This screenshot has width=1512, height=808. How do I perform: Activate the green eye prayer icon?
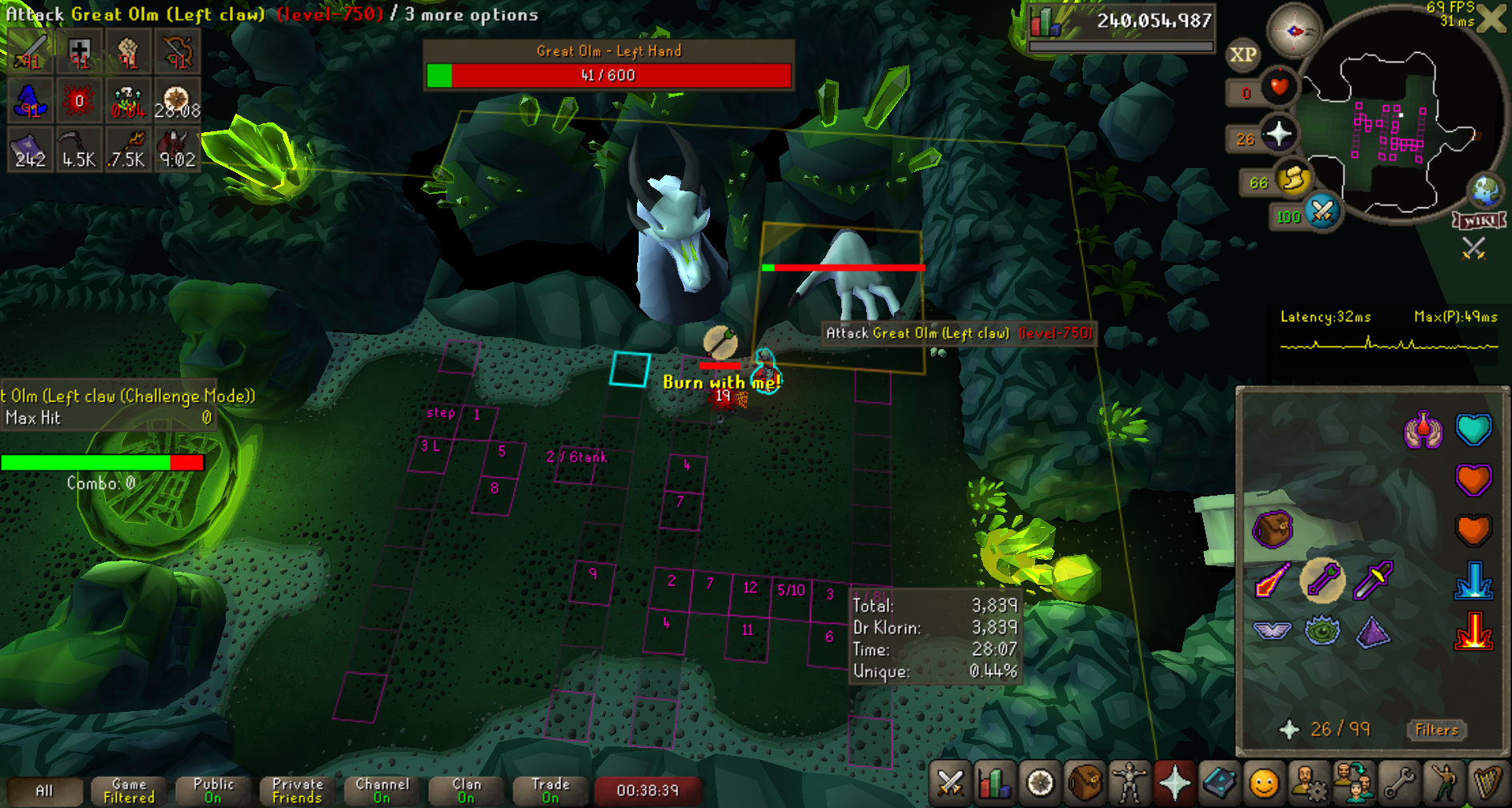coord(1321,631)
